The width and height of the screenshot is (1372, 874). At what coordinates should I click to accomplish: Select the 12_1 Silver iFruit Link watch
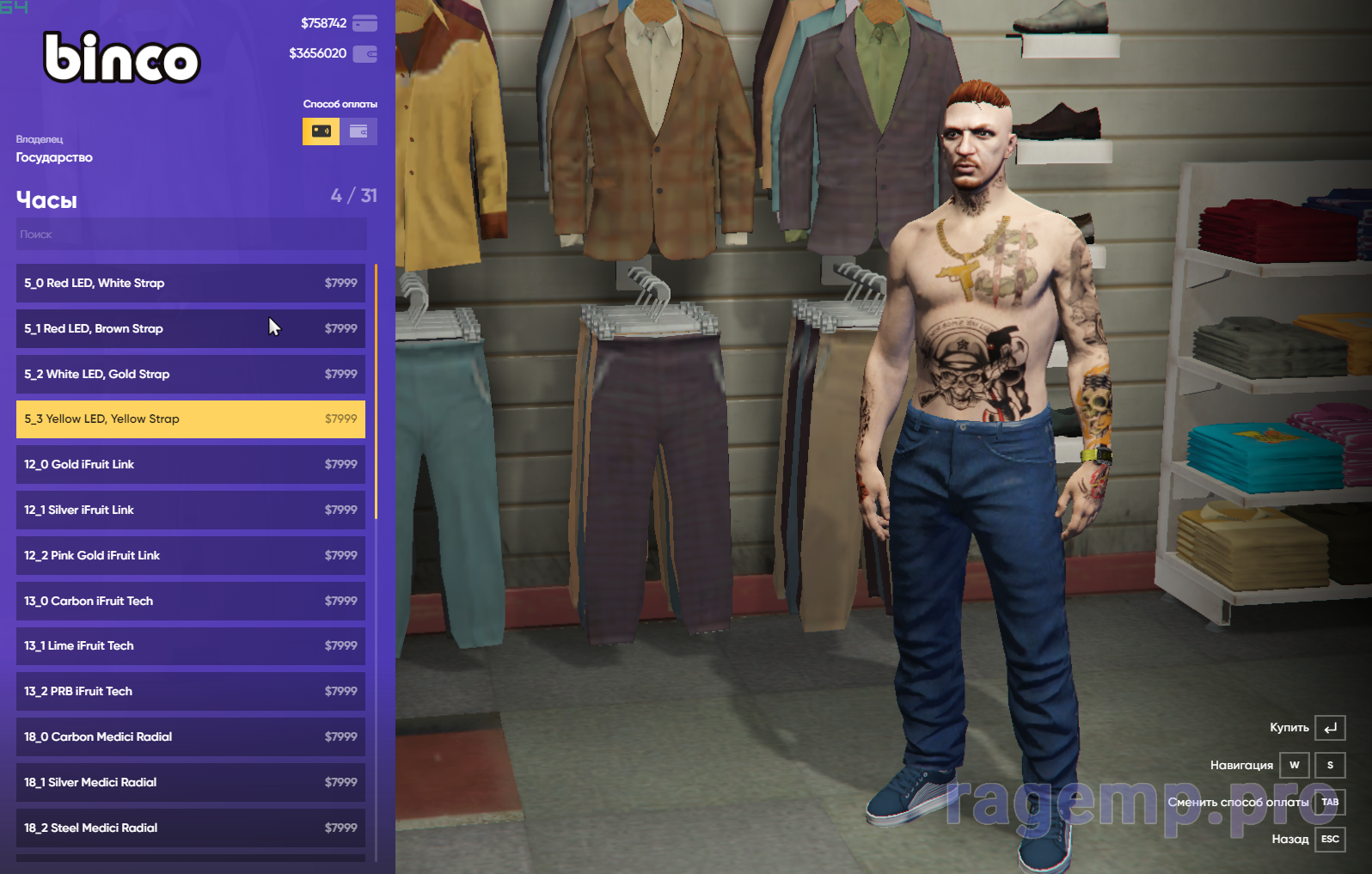pos(190,510)
